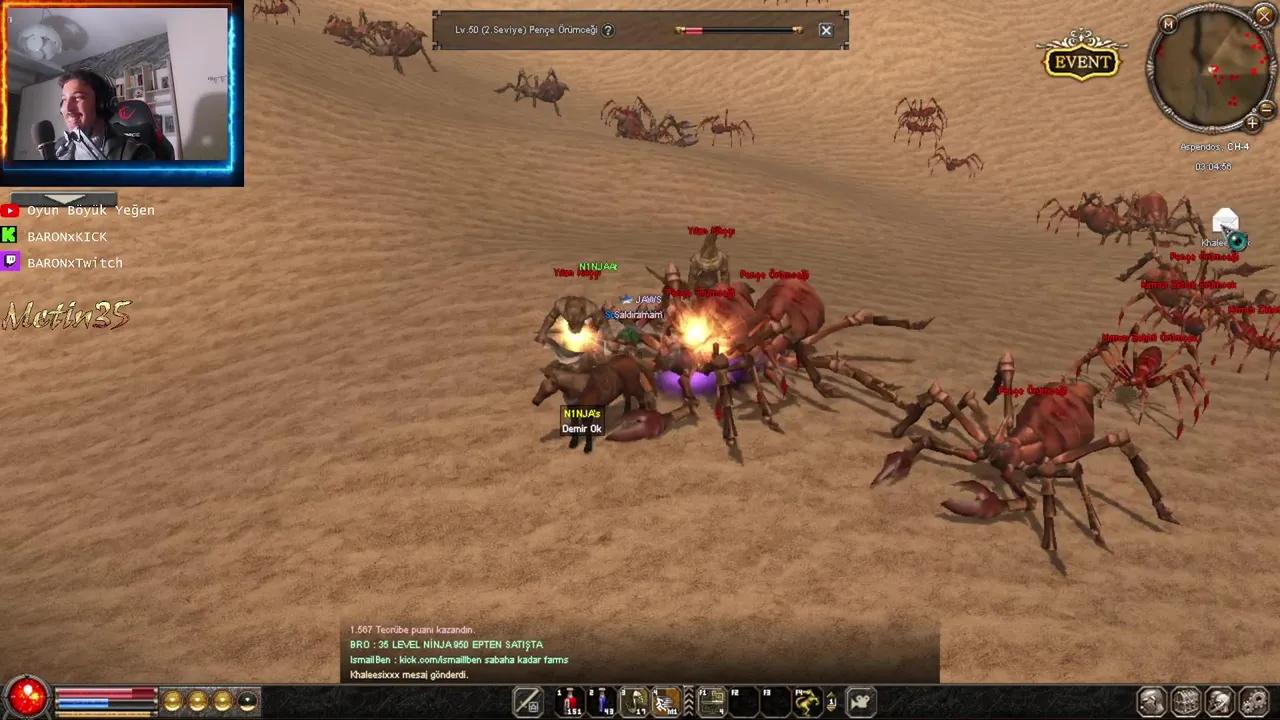Select the F1 quickslot item
The image size is (1280, 720).
[x=711, y=702]
